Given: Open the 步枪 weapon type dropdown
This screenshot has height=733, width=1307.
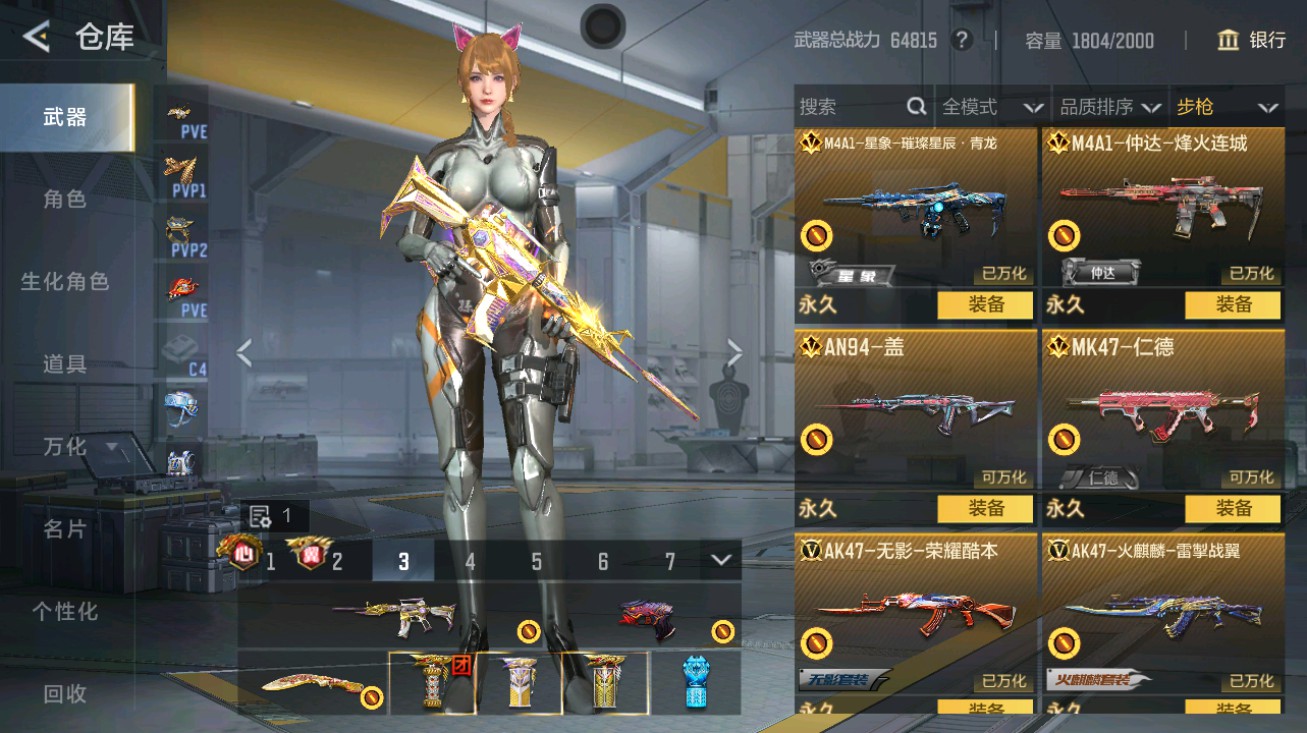Looking at the screenshot, I should (x=1226, y=107).
